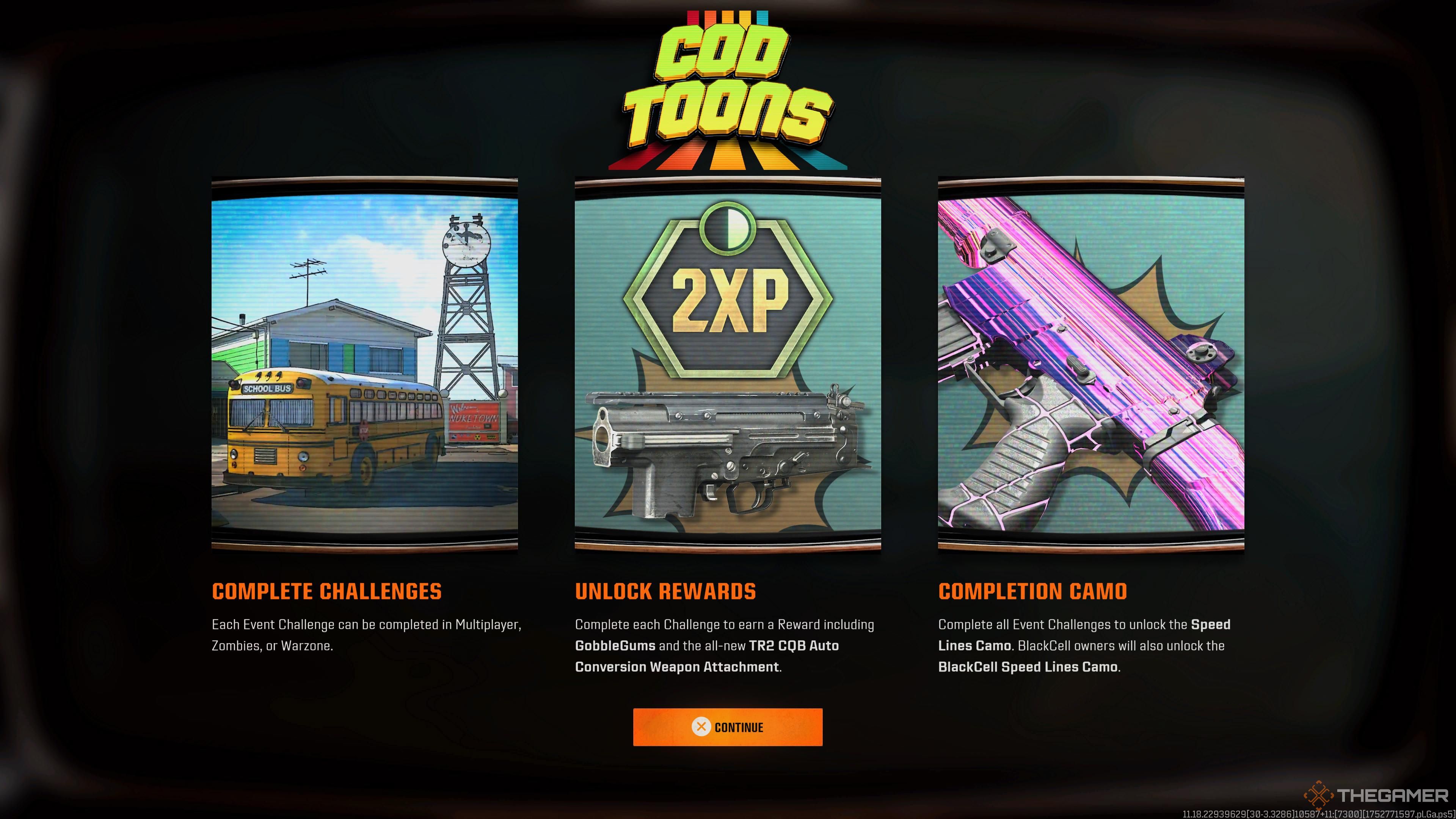Select the Complete Challenges heading
Screen dimensions: 1456x819
coord(328,591)
